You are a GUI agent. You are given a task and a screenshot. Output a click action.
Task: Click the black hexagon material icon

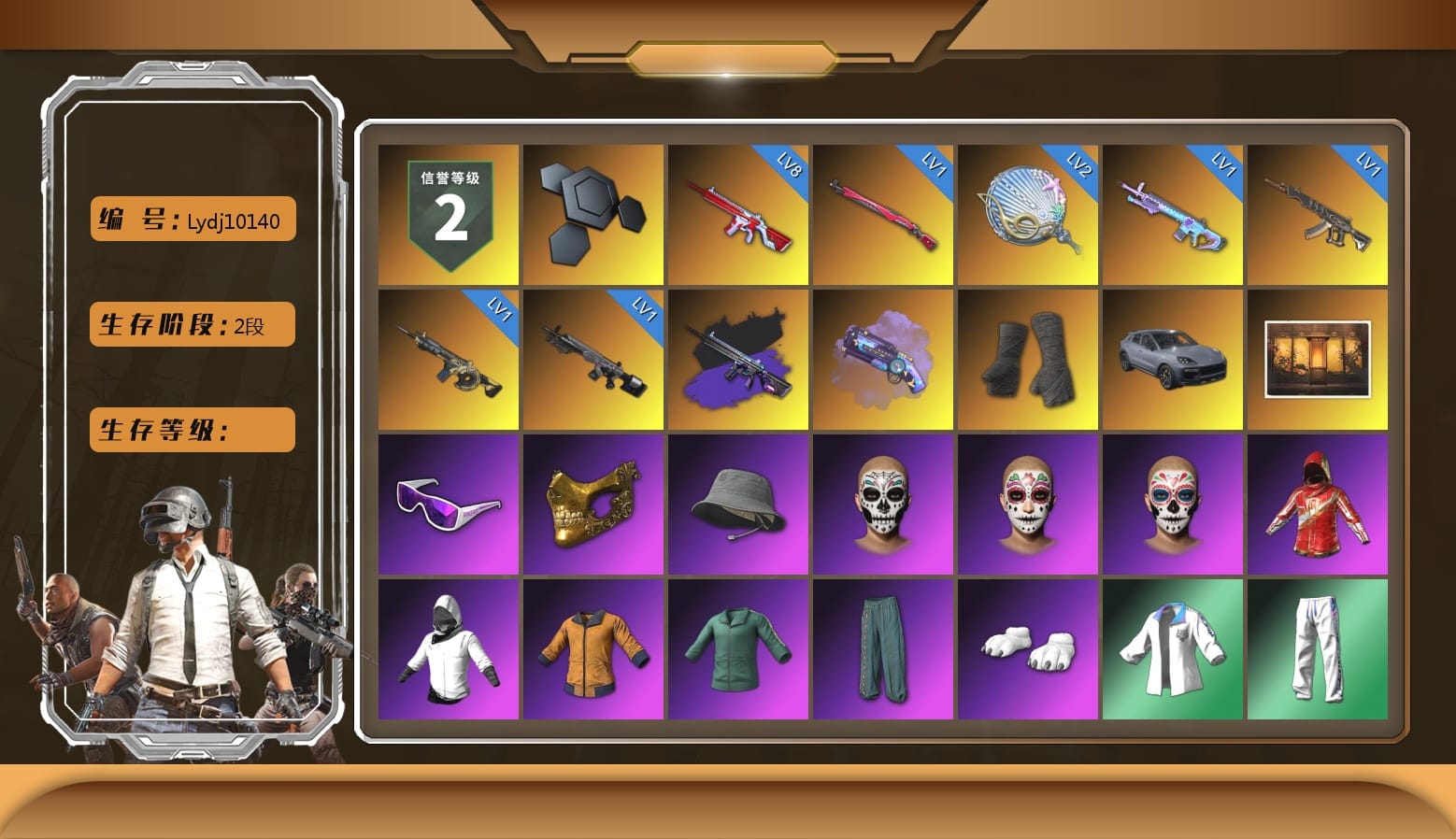point(592,214)
